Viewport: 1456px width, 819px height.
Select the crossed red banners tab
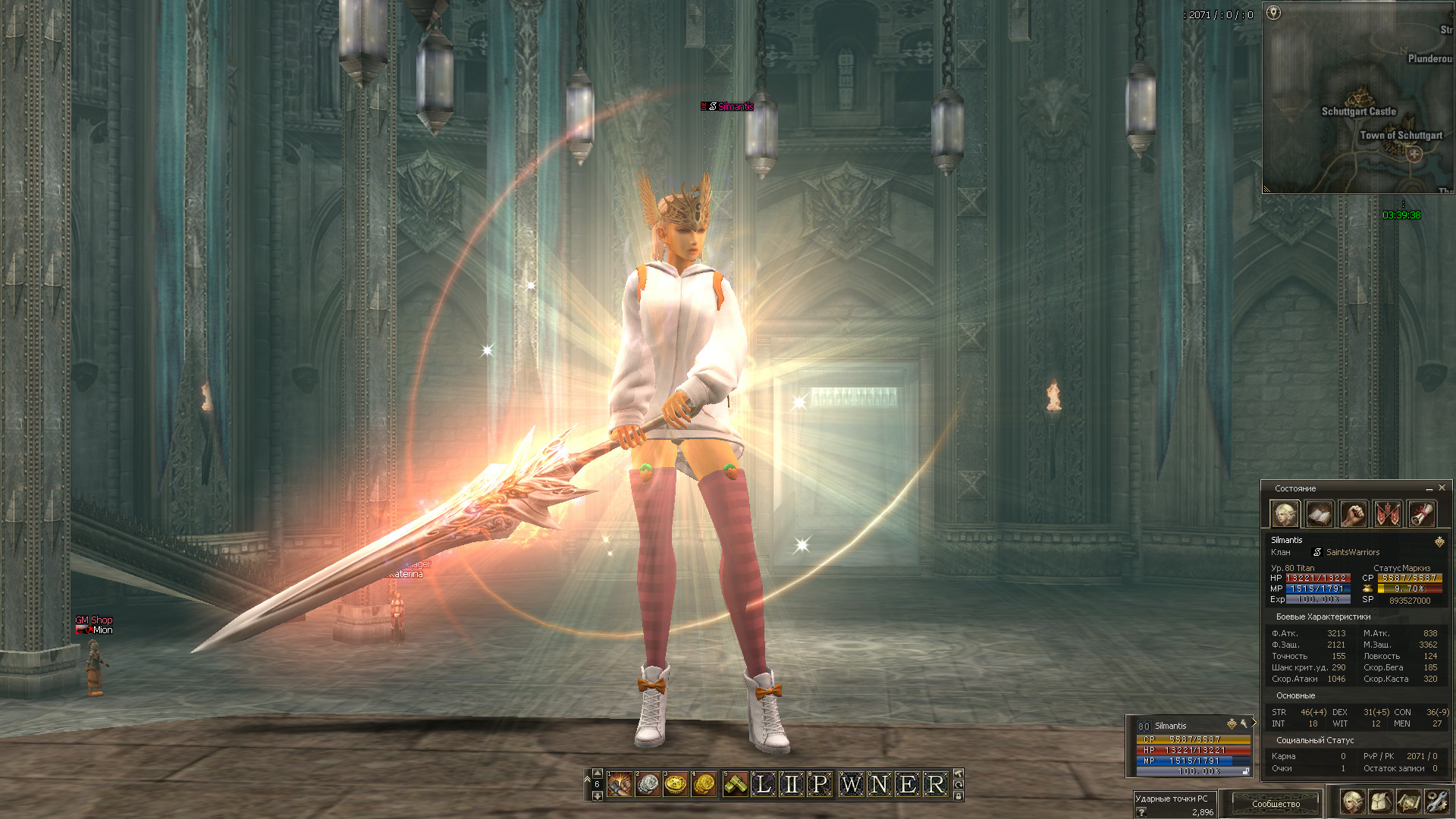1387,514
